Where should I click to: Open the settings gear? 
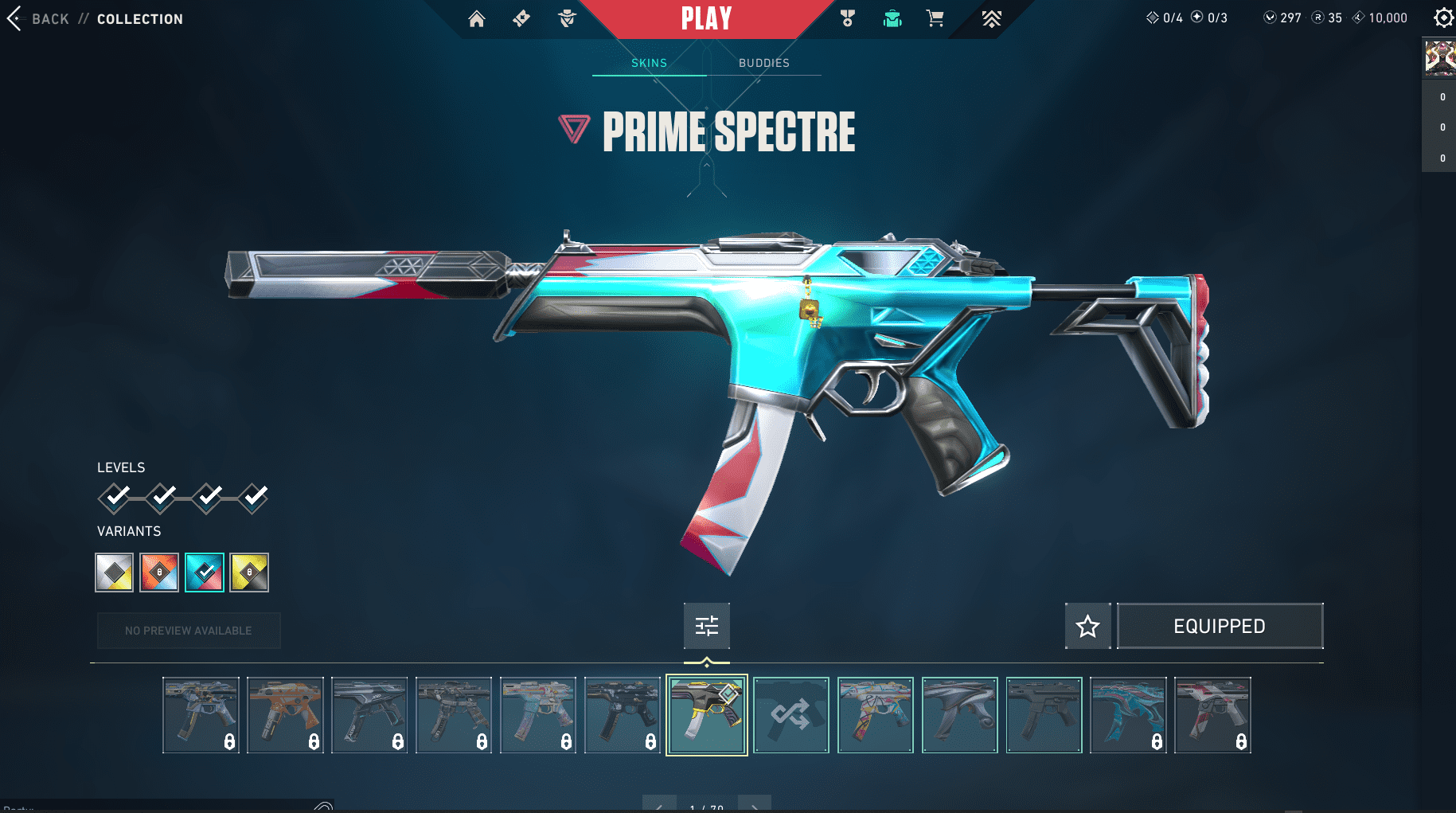(x=1442, y=18)
